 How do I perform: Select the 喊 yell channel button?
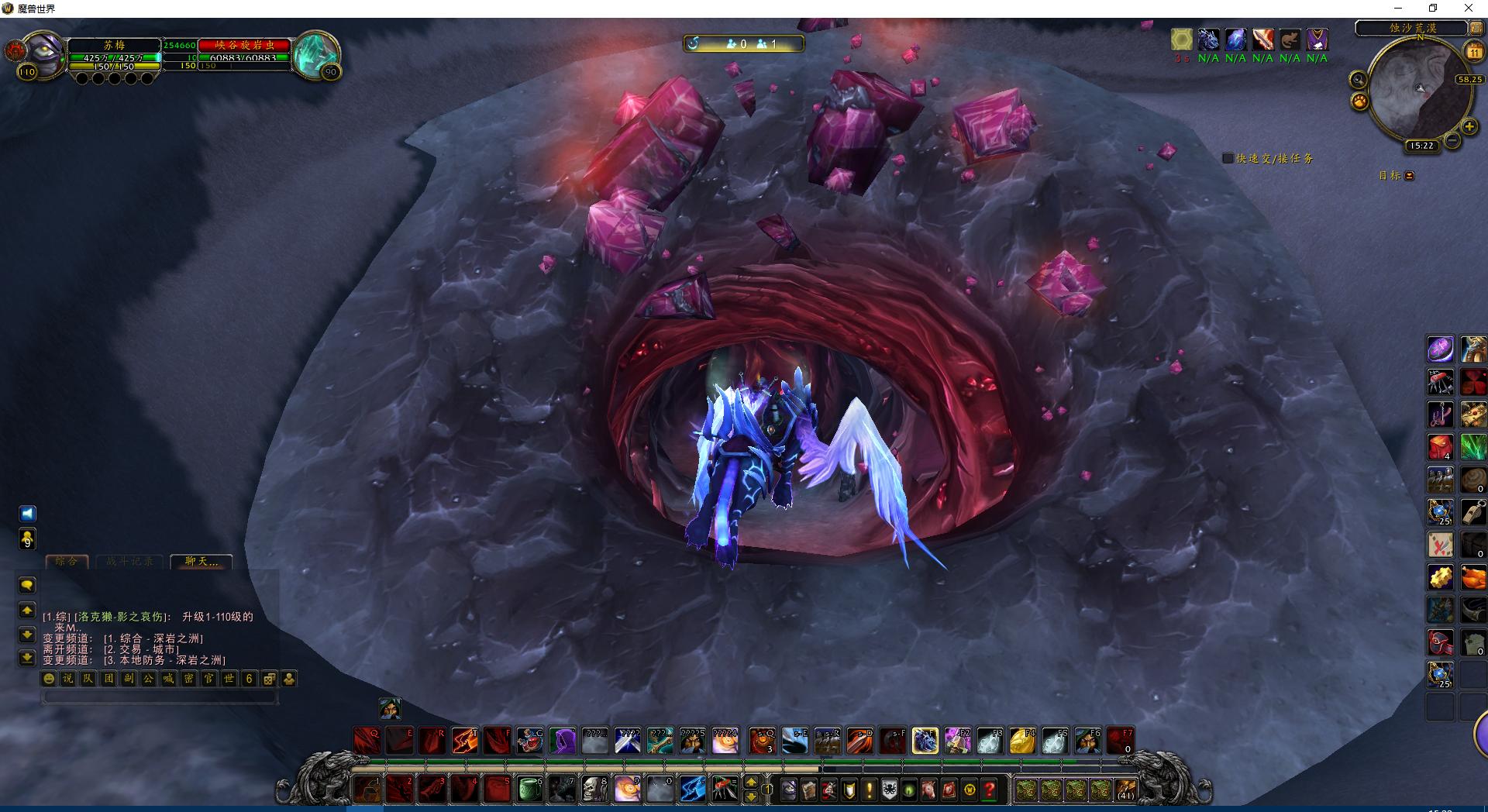[168, 679]
